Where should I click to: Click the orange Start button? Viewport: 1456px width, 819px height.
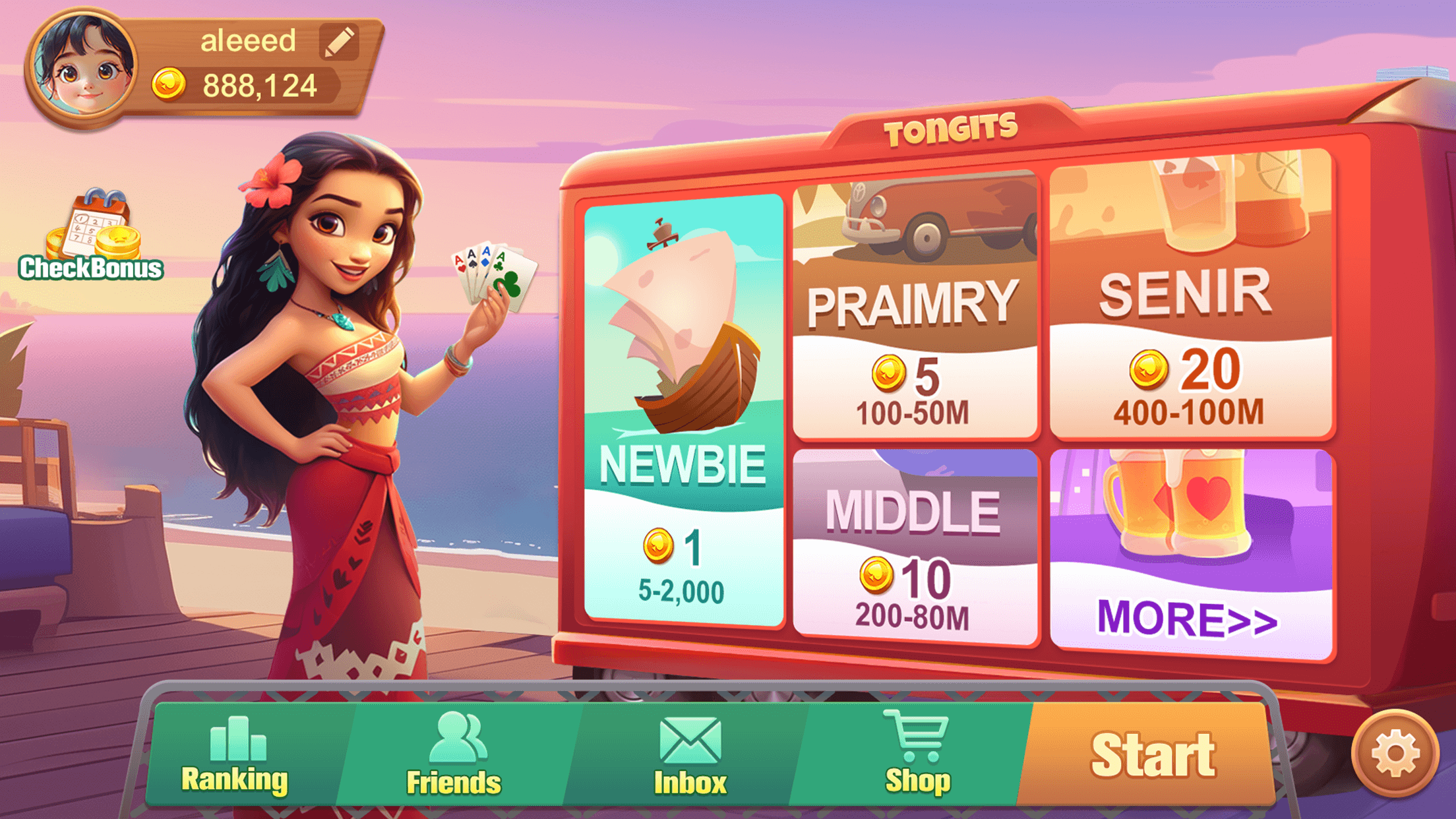1151,755
